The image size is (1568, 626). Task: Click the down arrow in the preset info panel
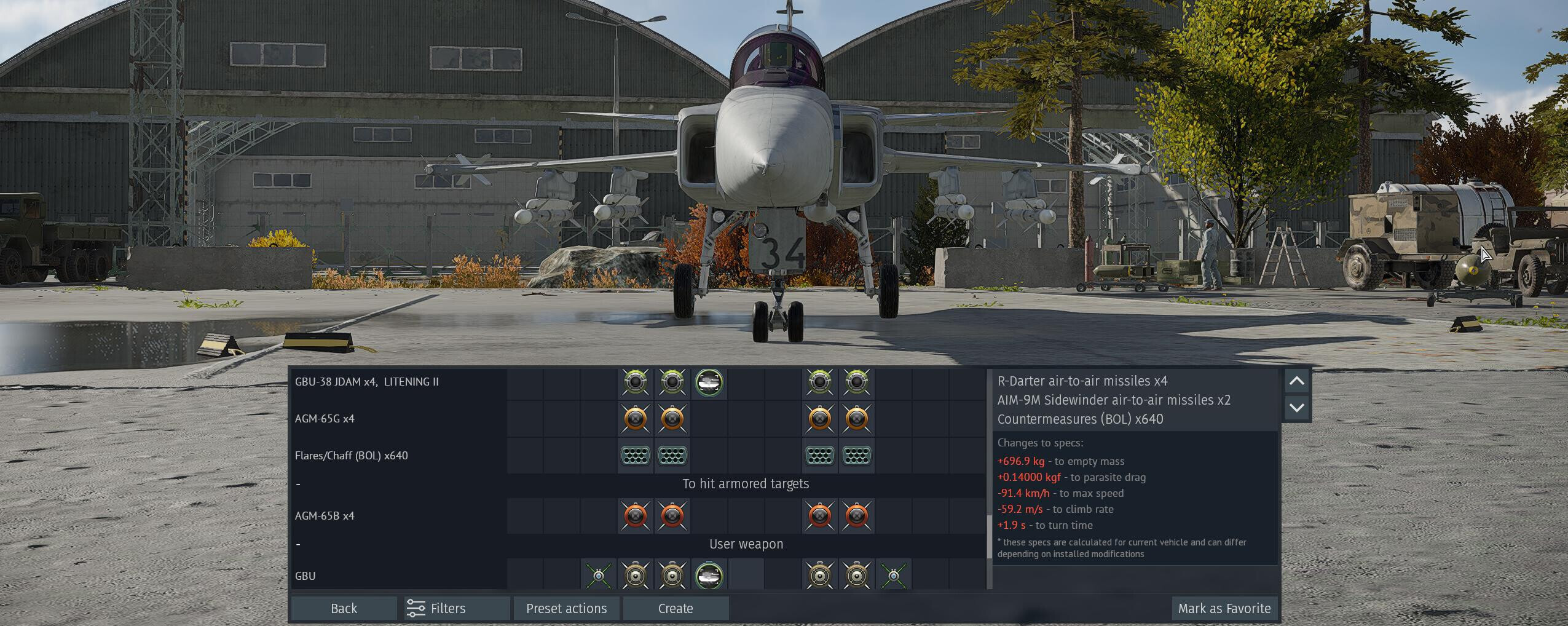(x=1296, y=408)
